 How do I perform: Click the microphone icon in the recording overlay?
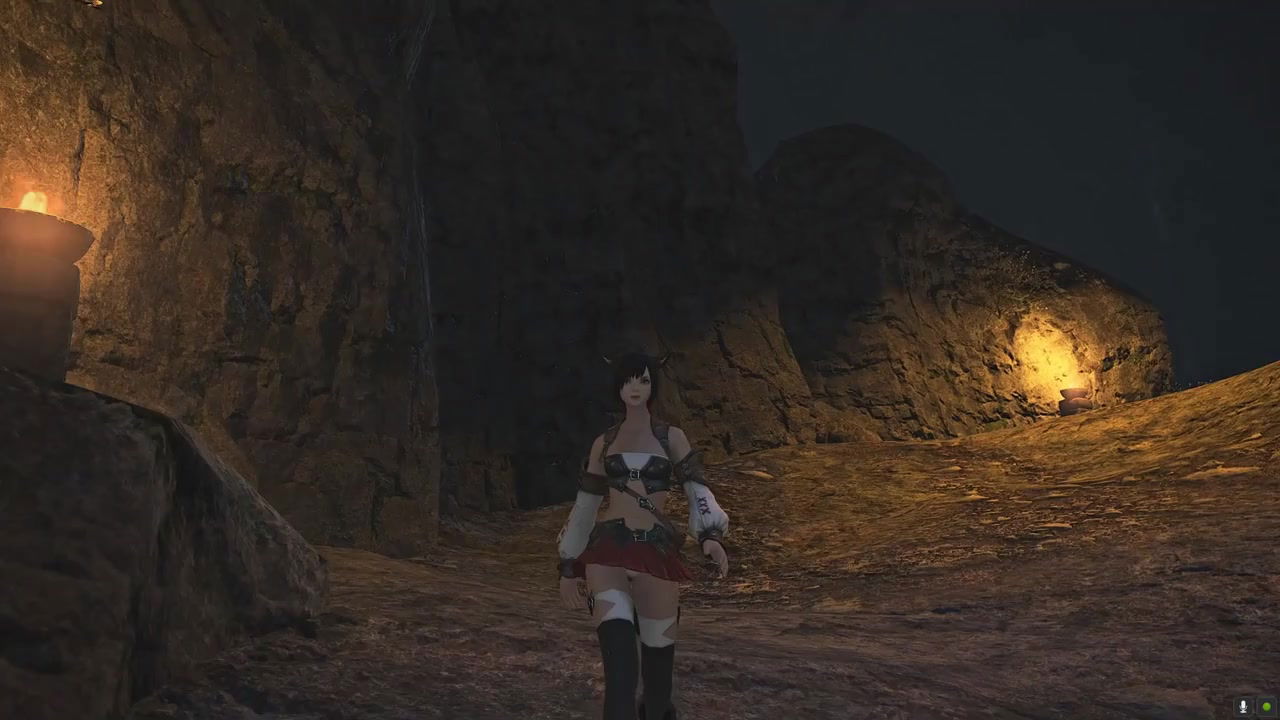tap(1243, 707)
